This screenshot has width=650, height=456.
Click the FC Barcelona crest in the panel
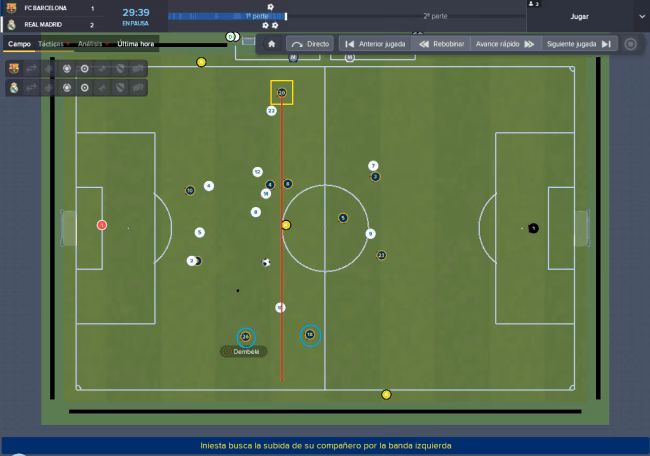(x=14, y=69)
